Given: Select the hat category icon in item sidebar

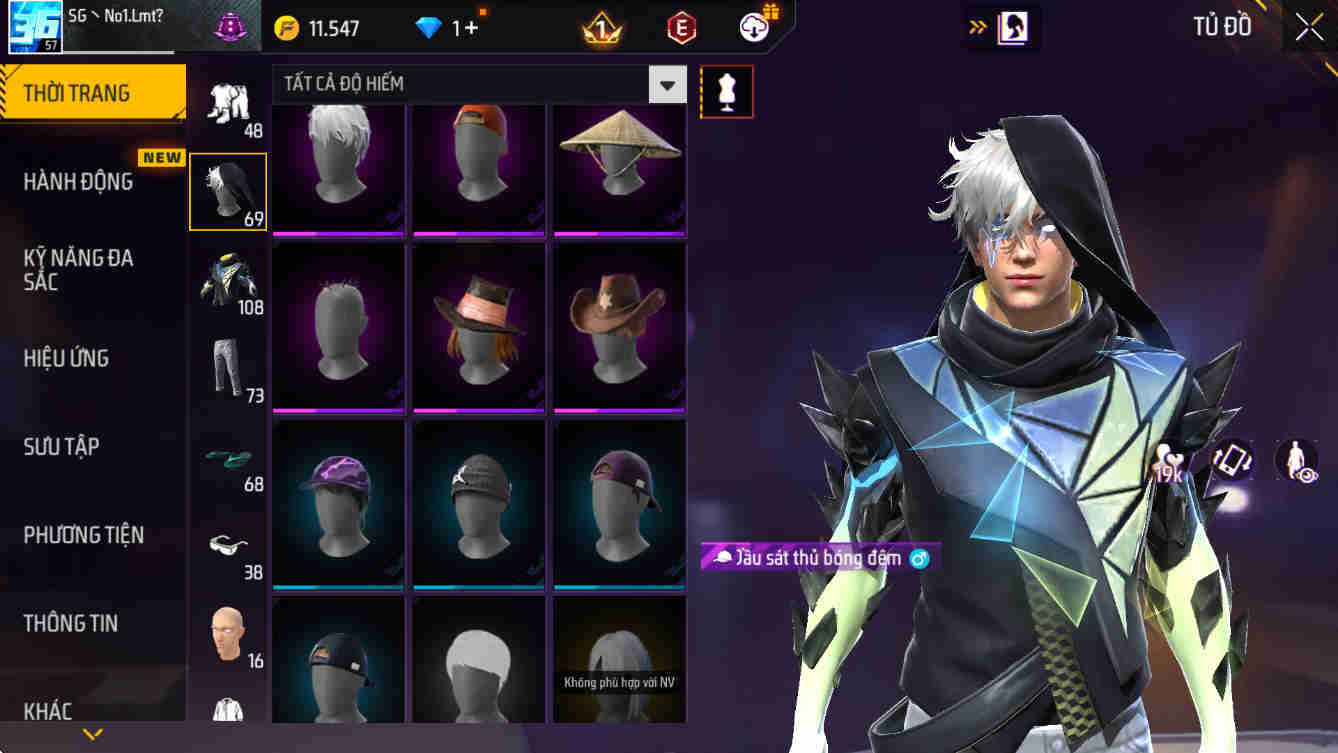Looking at the screenshot, I should [227, 190].
